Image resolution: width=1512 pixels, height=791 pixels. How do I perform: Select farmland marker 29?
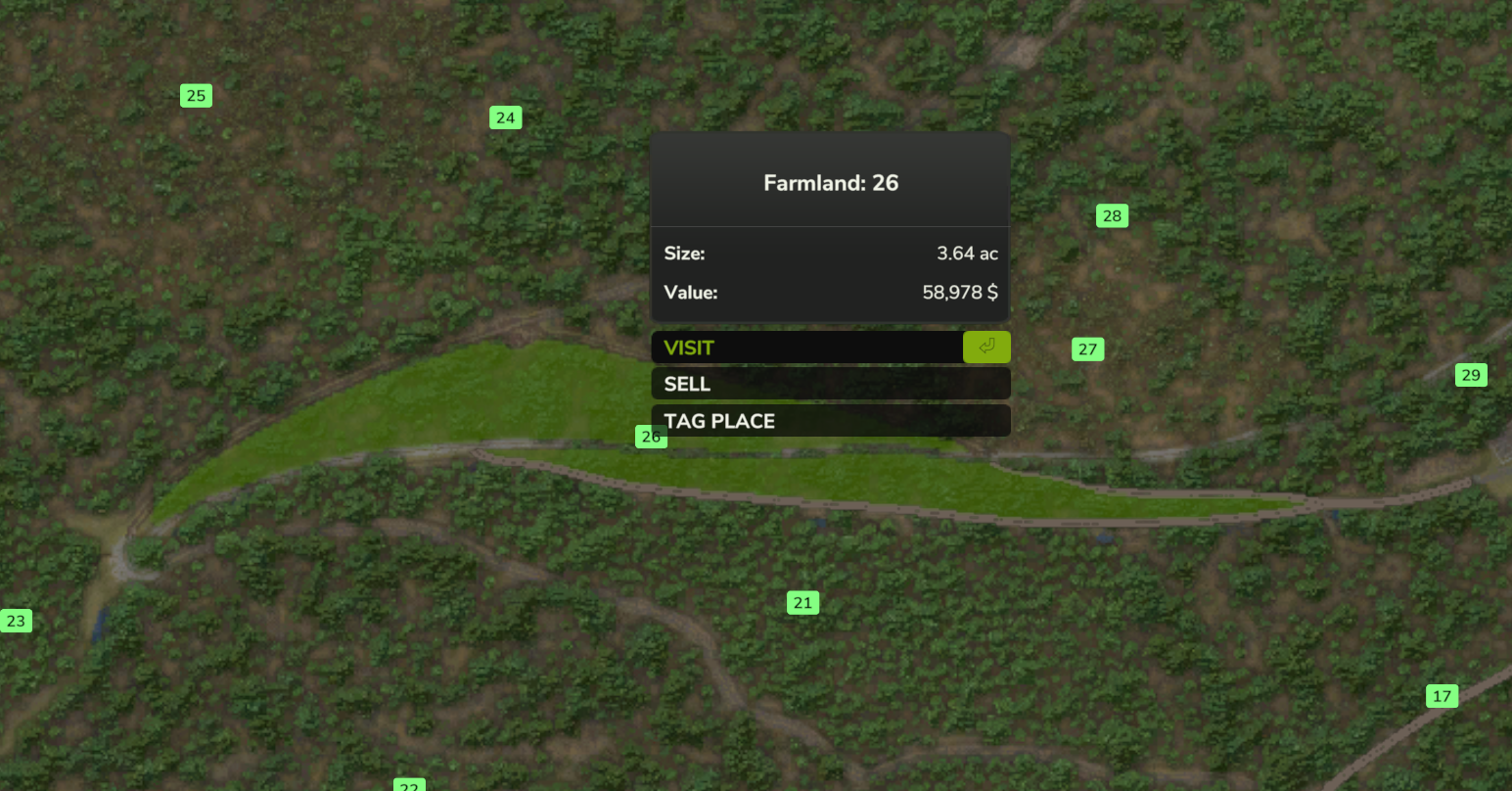point(1471,375)
